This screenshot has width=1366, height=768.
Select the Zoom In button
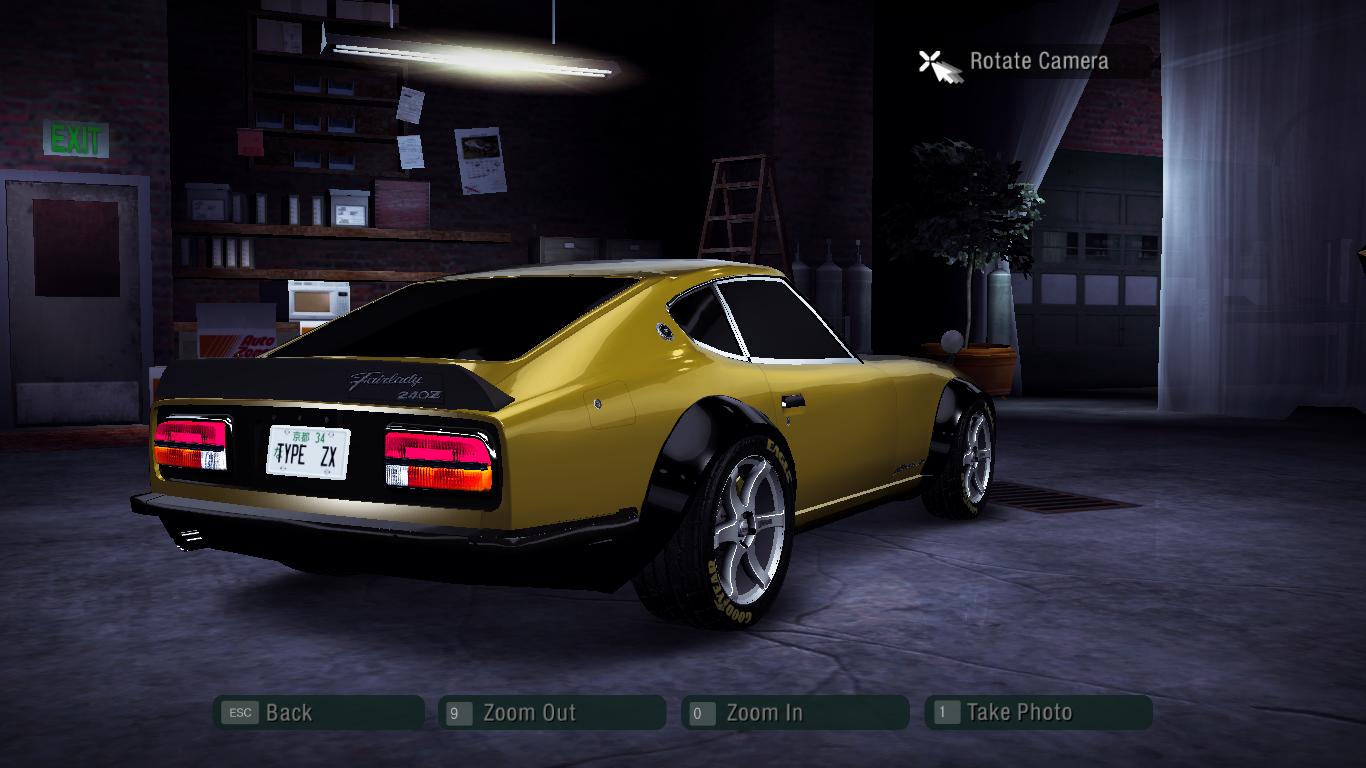[x=795, y=713]
